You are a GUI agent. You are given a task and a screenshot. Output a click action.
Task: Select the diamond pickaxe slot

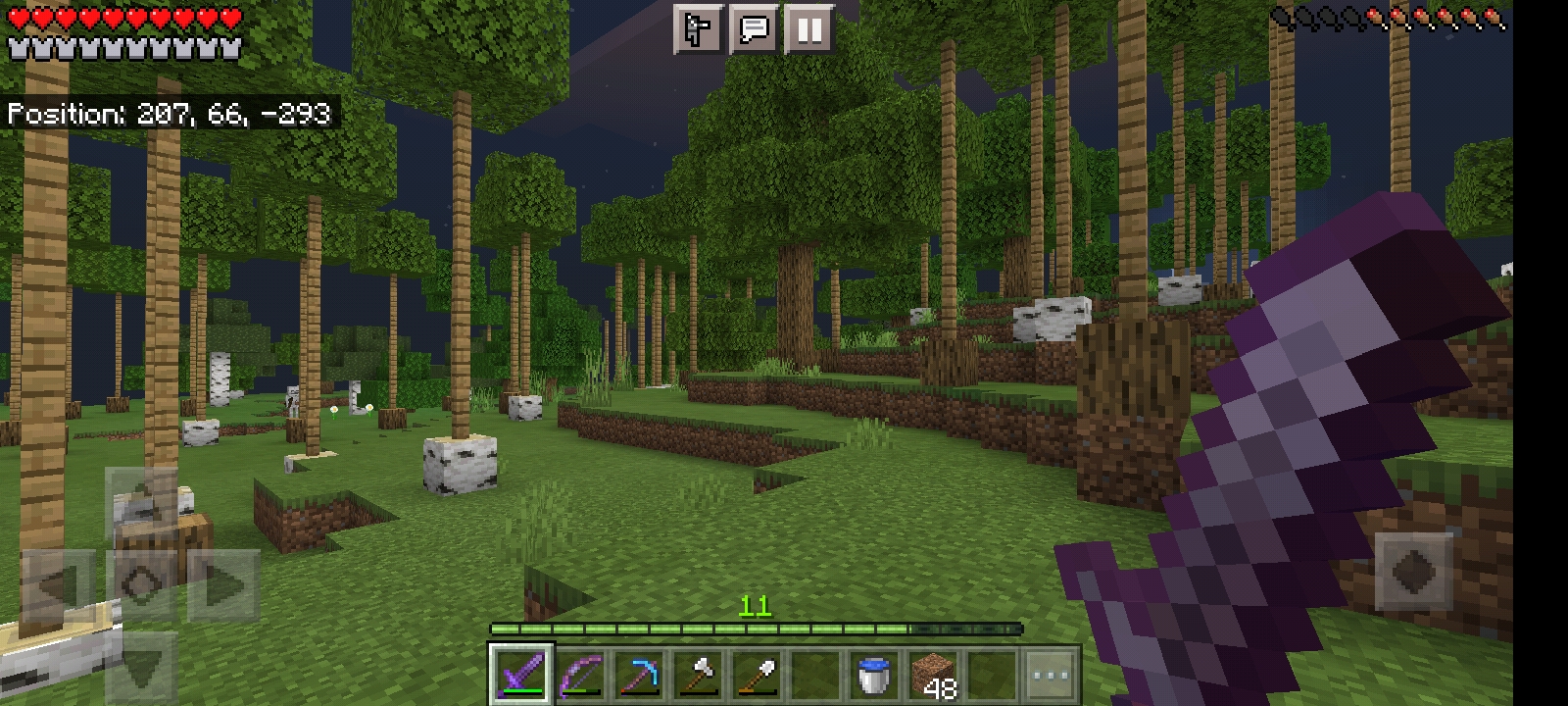[639, 674]
